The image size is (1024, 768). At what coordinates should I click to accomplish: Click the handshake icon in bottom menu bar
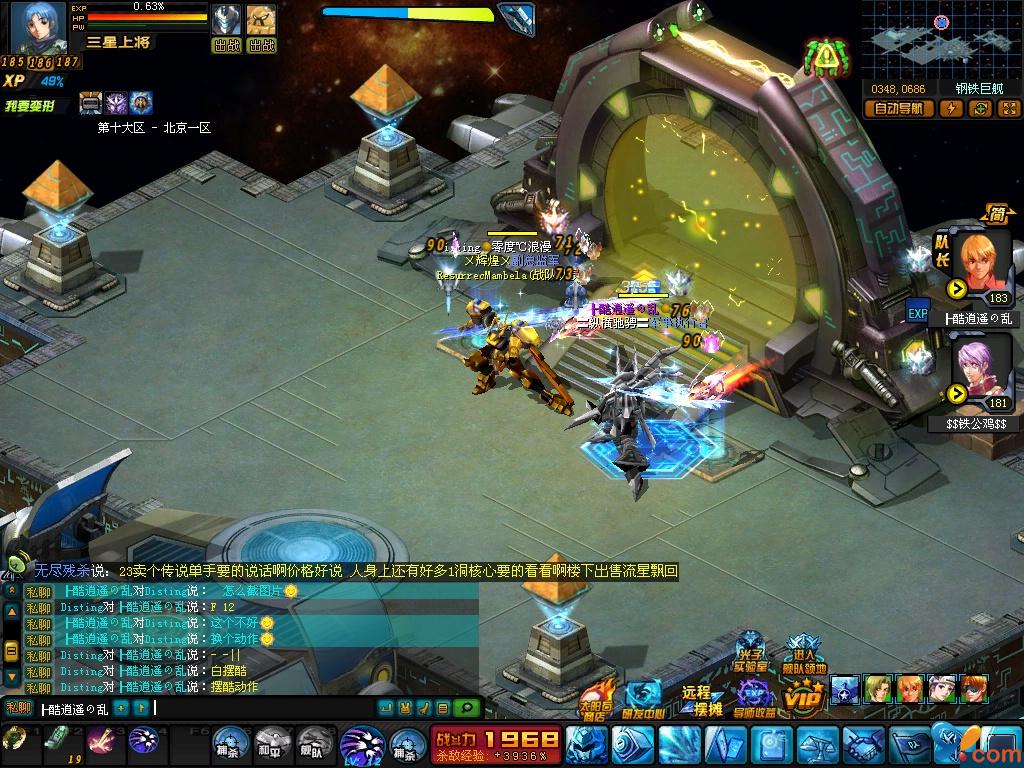[x=861, y=745]
